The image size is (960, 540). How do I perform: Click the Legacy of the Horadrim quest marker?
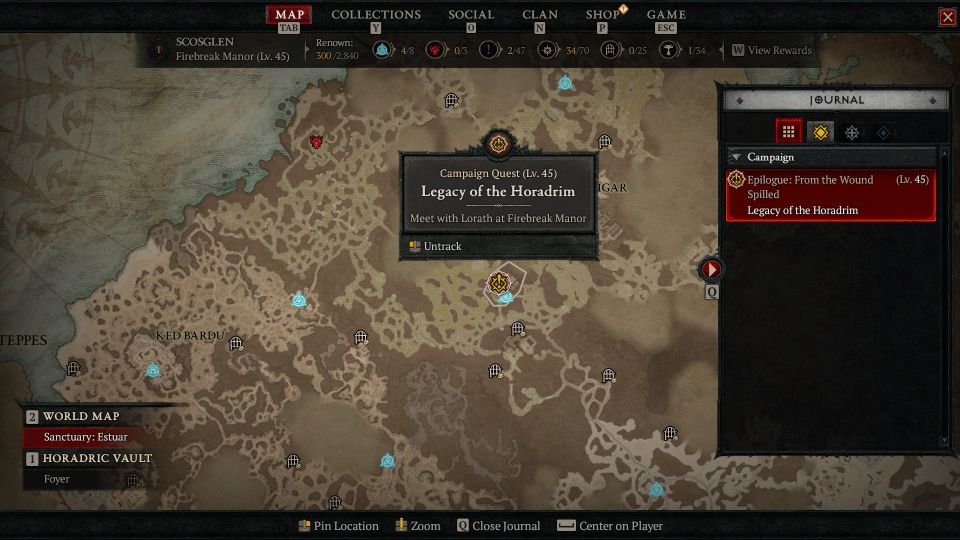[497, 283]
